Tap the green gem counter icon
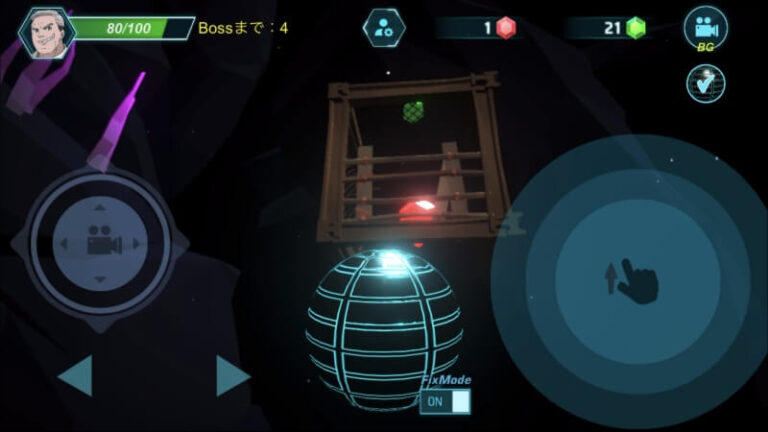768x432 pixels. (635, 28)
